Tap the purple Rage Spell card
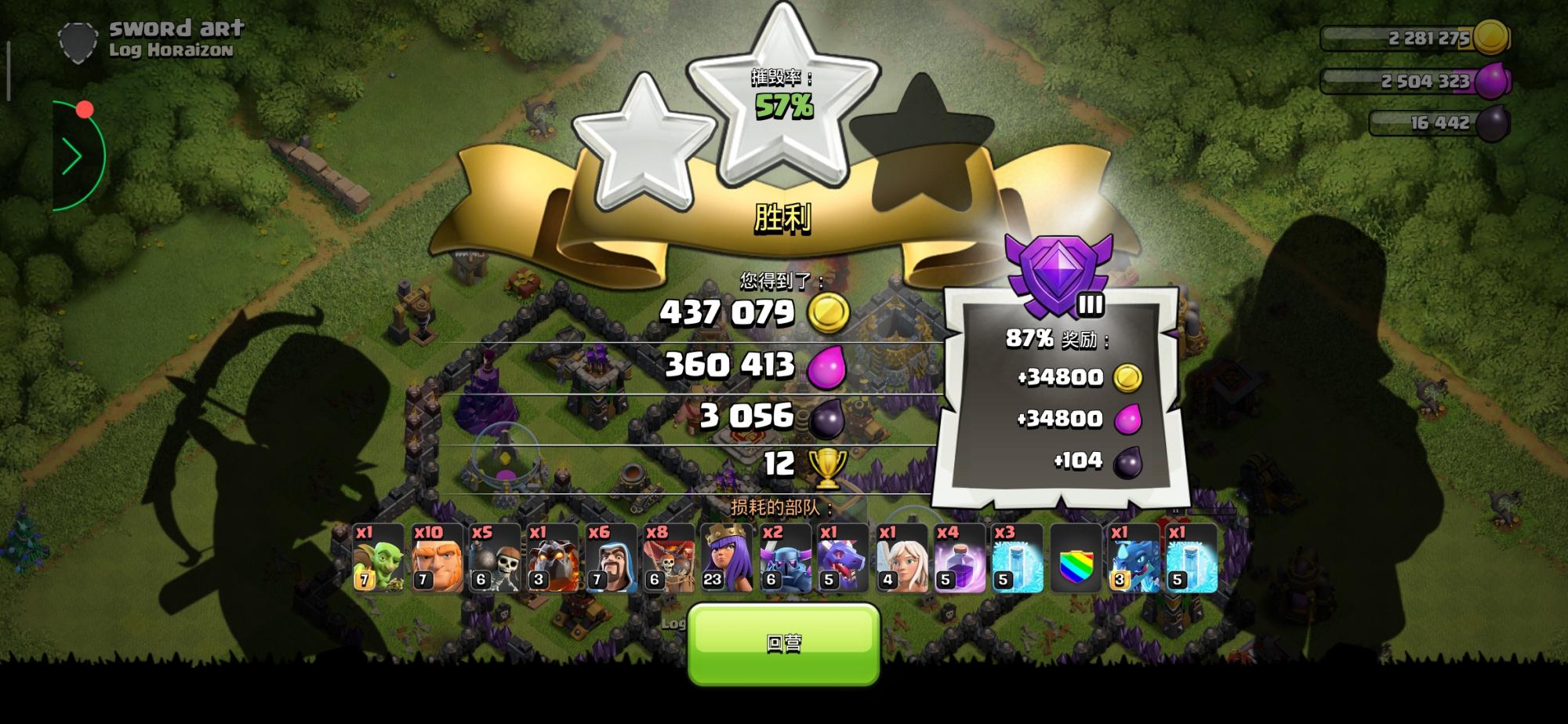1568x724 pixels. coord(959,558)
